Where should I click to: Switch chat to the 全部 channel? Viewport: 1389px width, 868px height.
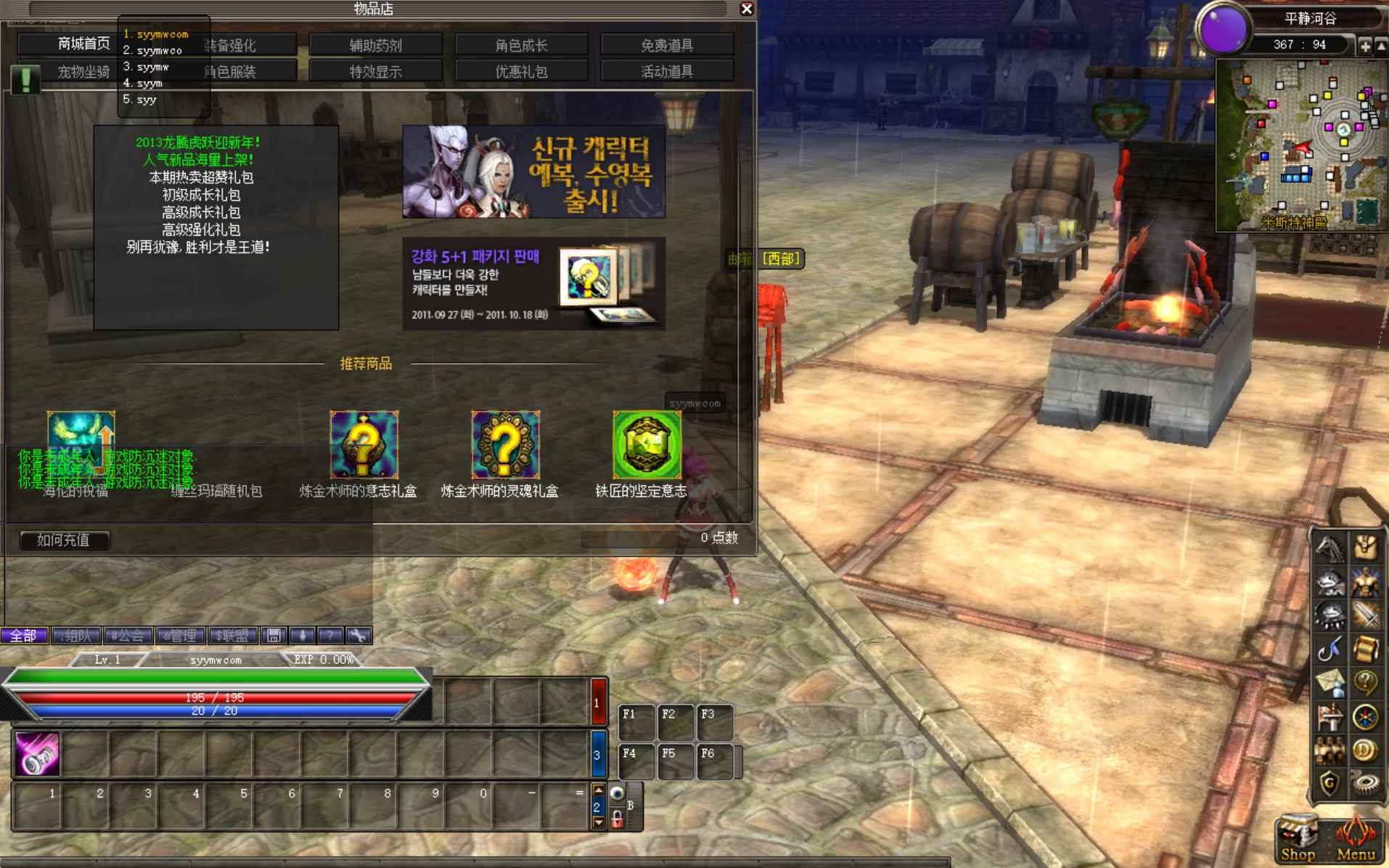[x=24, y=636]
